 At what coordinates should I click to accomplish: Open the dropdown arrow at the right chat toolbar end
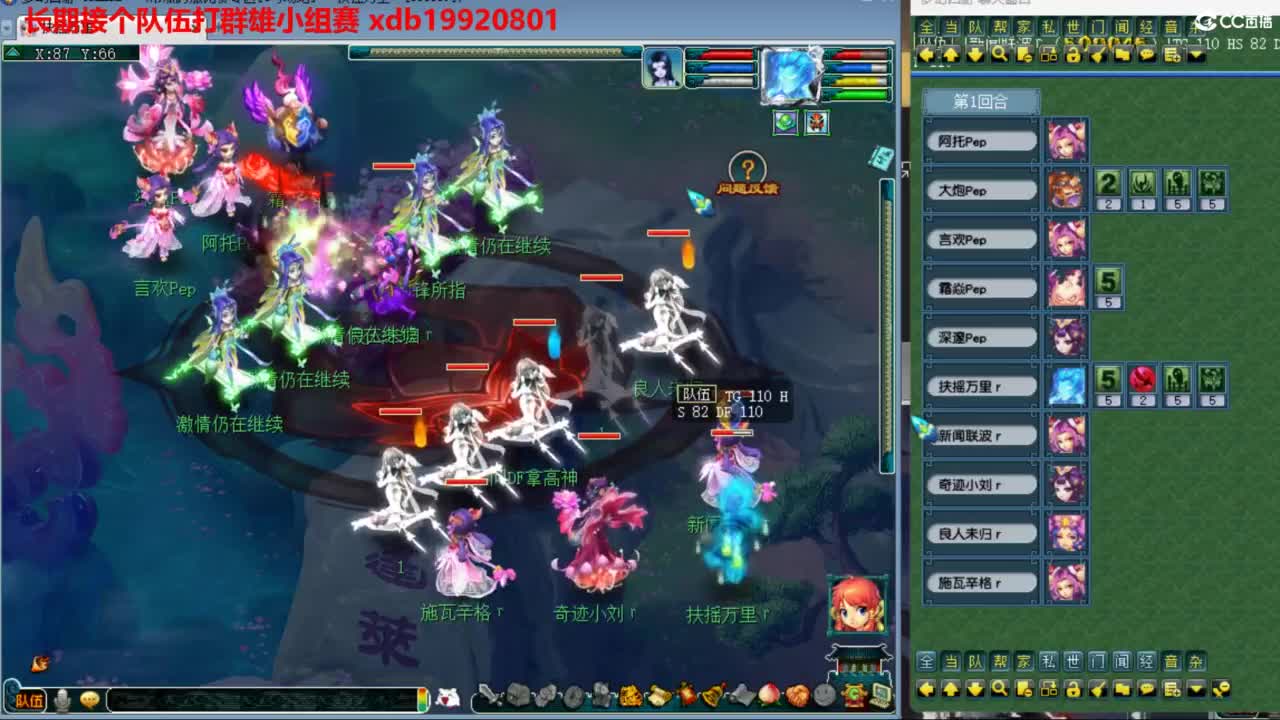pos(1197,690)
